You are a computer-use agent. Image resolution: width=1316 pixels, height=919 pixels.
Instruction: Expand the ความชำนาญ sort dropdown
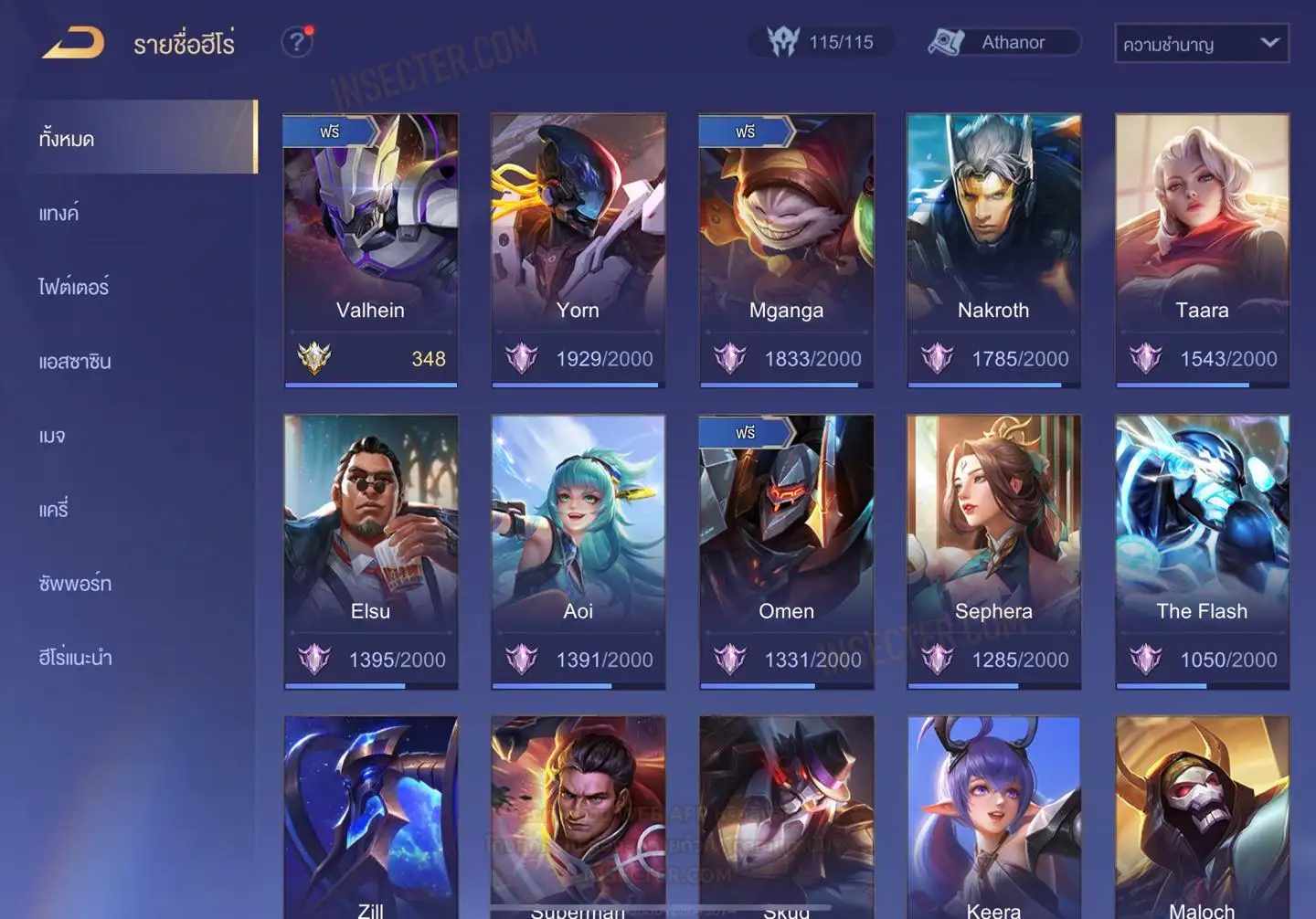coord(1201,43)
